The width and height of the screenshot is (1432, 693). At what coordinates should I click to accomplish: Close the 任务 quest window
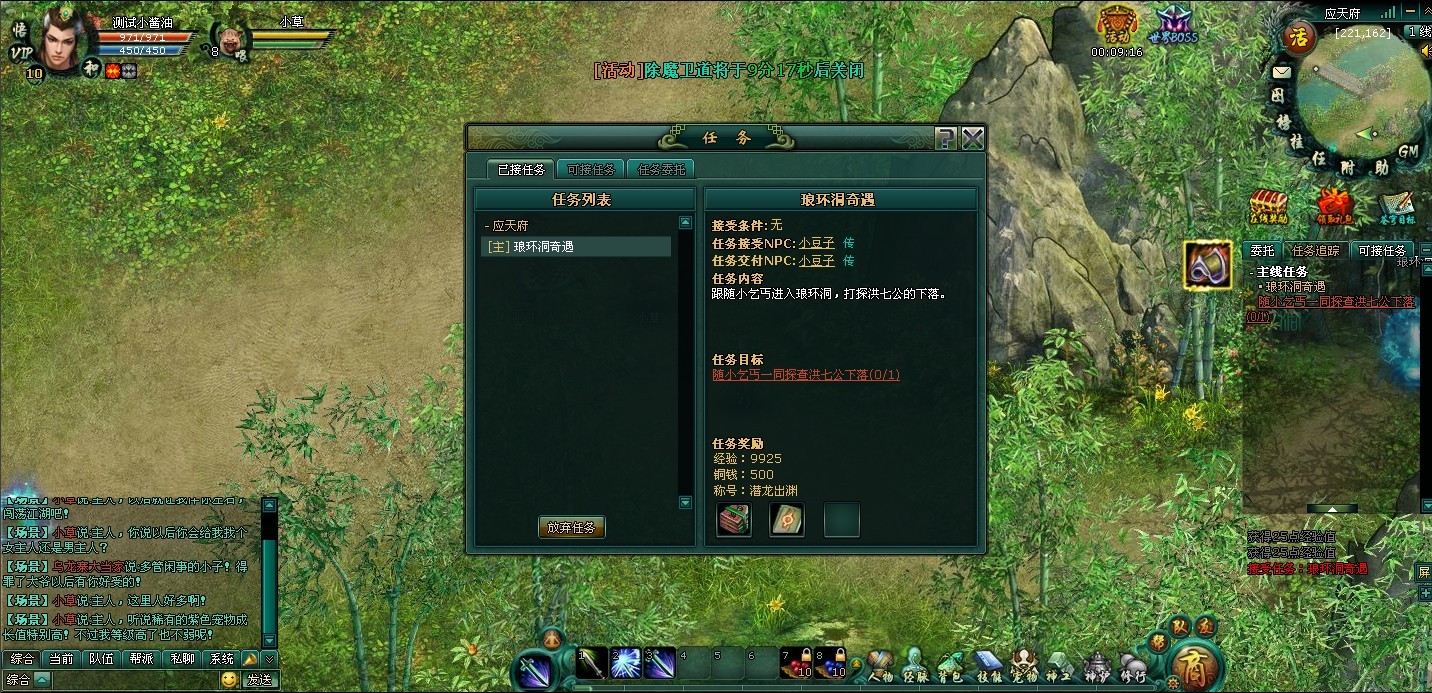pos(973,139)
